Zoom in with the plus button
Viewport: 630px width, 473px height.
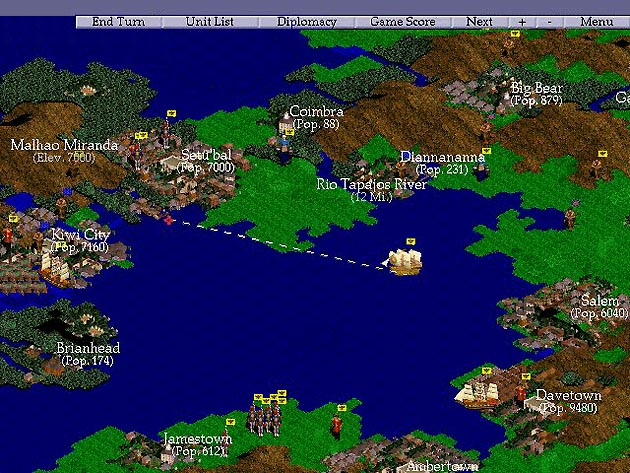pyautogui.click(x=522, y=21)
